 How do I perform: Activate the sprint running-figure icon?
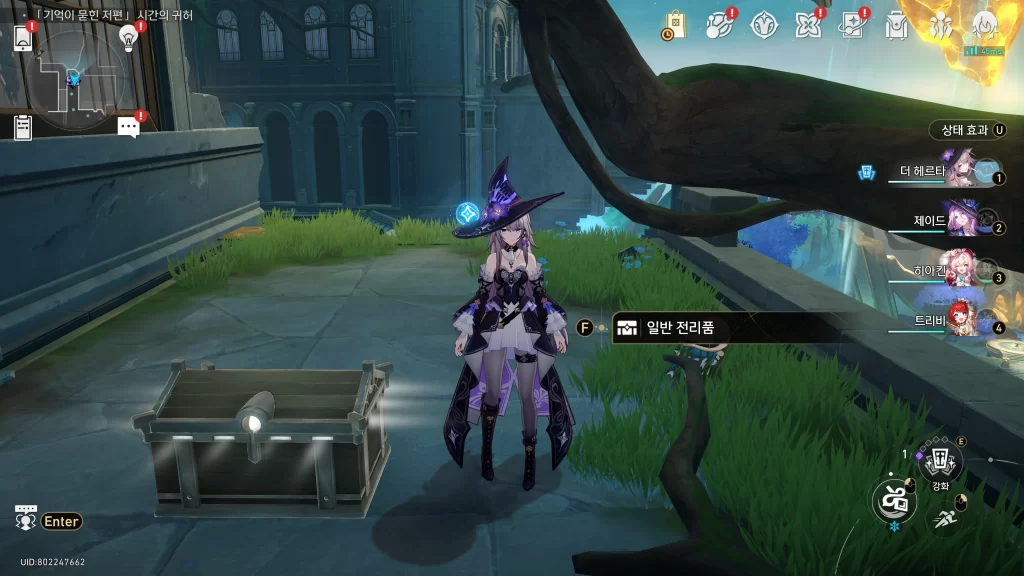(945, 518)
